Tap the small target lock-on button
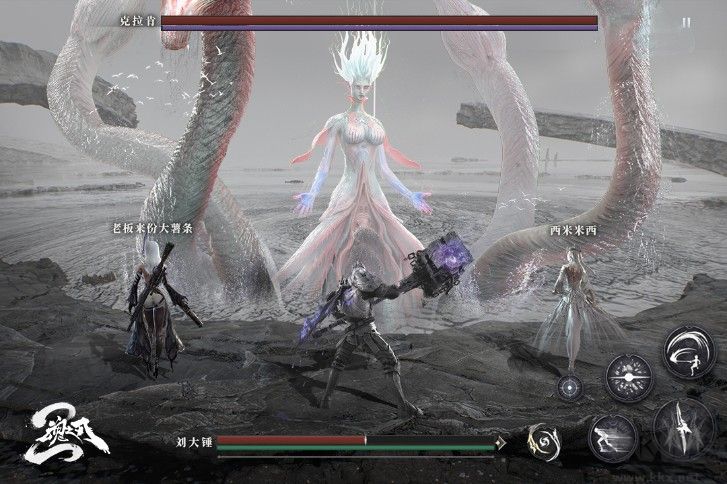 coord(572,389)
